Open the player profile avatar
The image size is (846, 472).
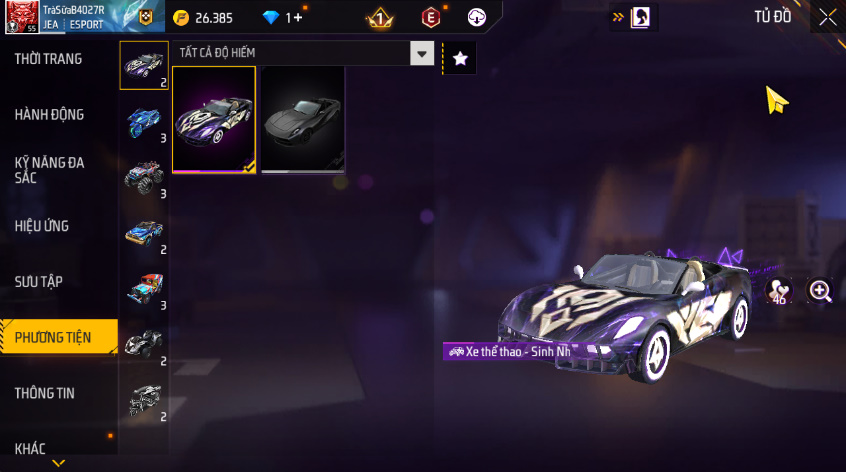[20, 17]
